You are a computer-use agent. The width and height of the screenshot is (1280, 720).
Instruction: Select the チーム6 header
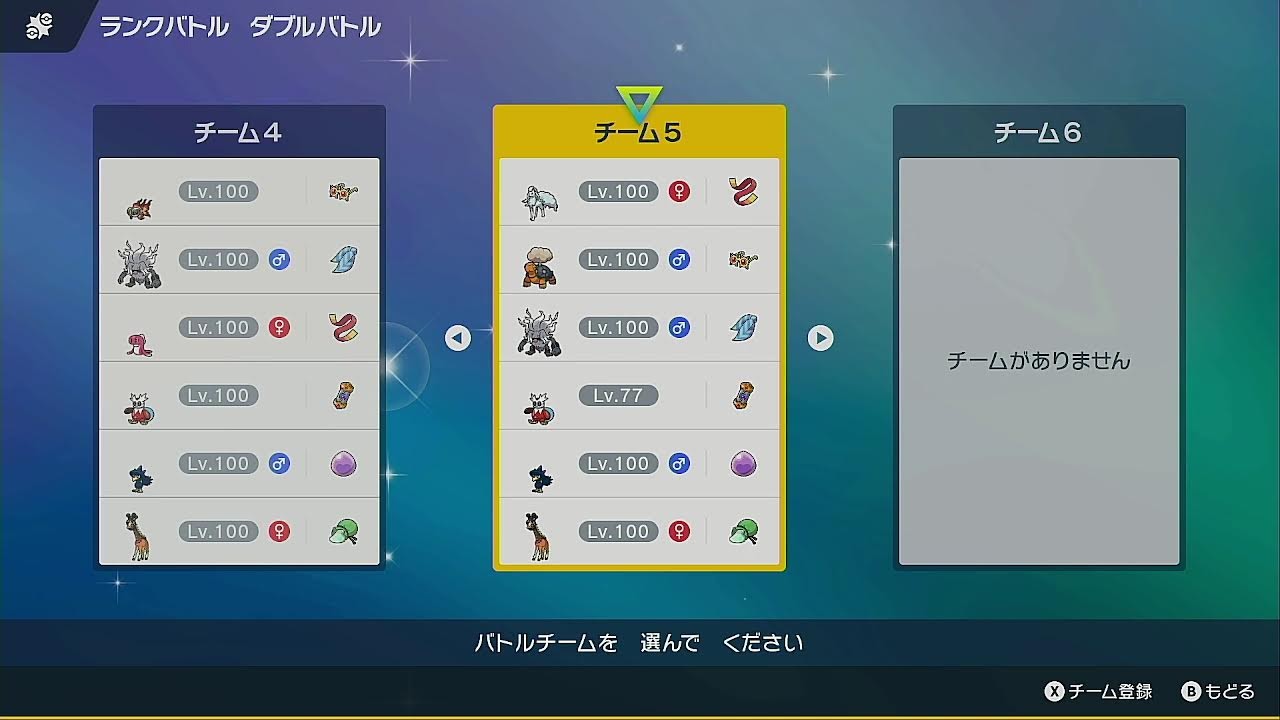pyautogui.click(x=1038, y=131)
